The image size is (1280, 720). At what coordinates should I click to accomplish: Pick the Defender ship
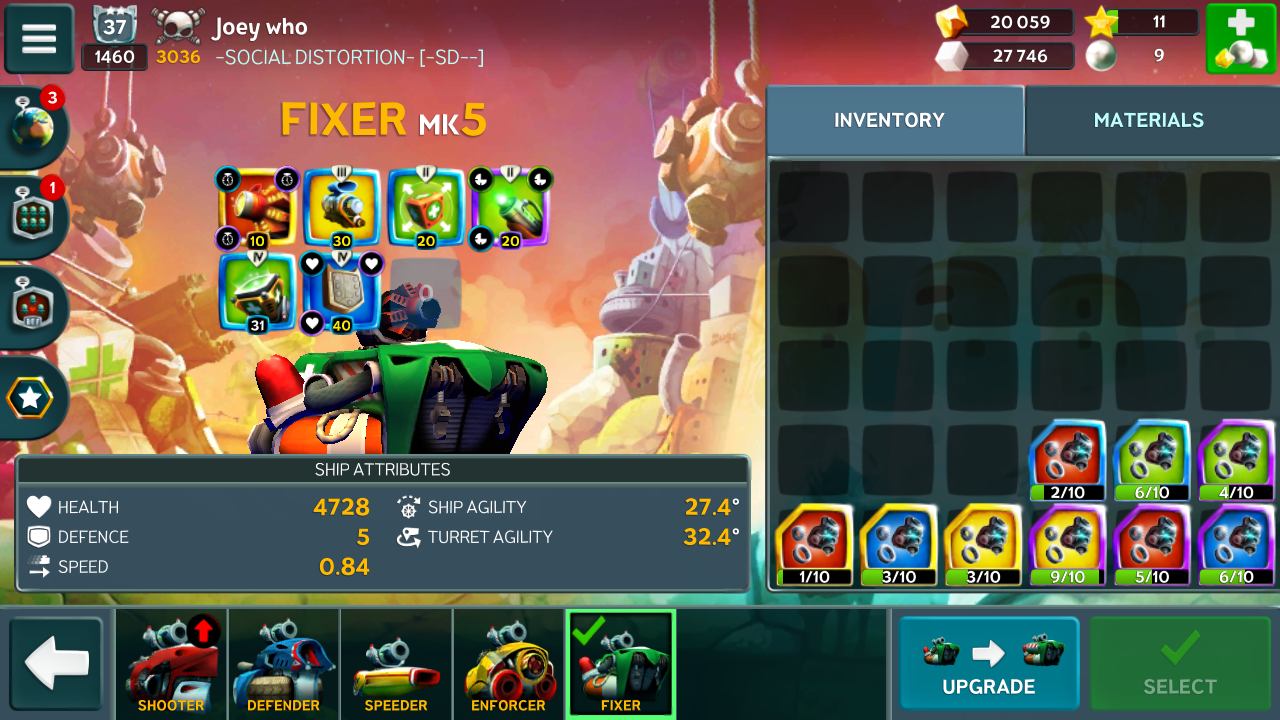tap(283, 665)
